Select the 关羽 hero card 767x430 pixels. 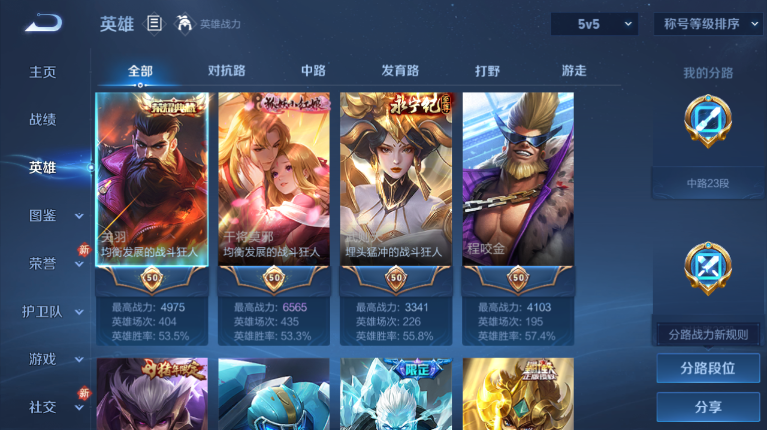tap(152, 180)
